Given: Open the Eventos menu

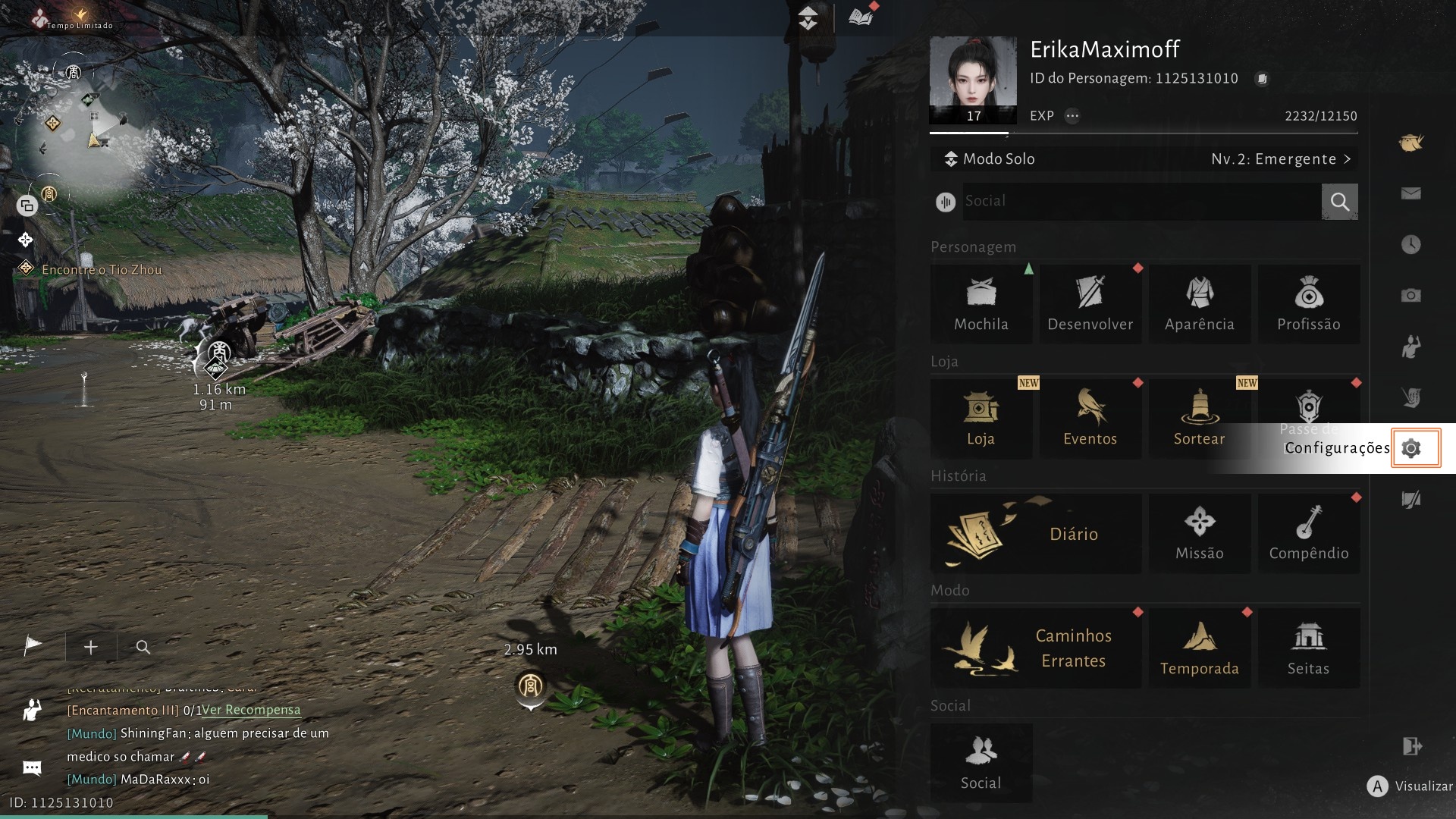Looking at the screenshot, I should 1090,419.
